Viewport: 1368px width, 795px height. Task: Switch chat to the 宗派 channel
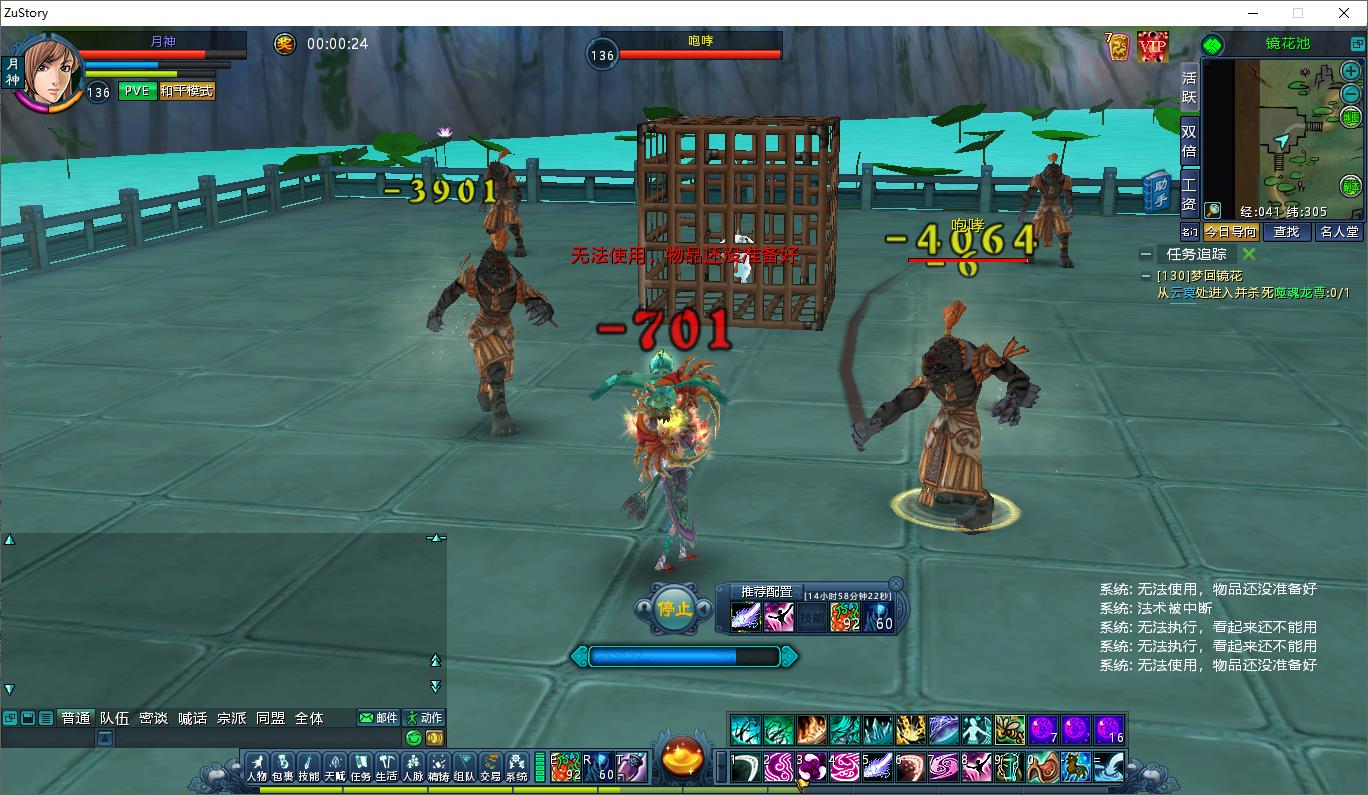(231, 718)
